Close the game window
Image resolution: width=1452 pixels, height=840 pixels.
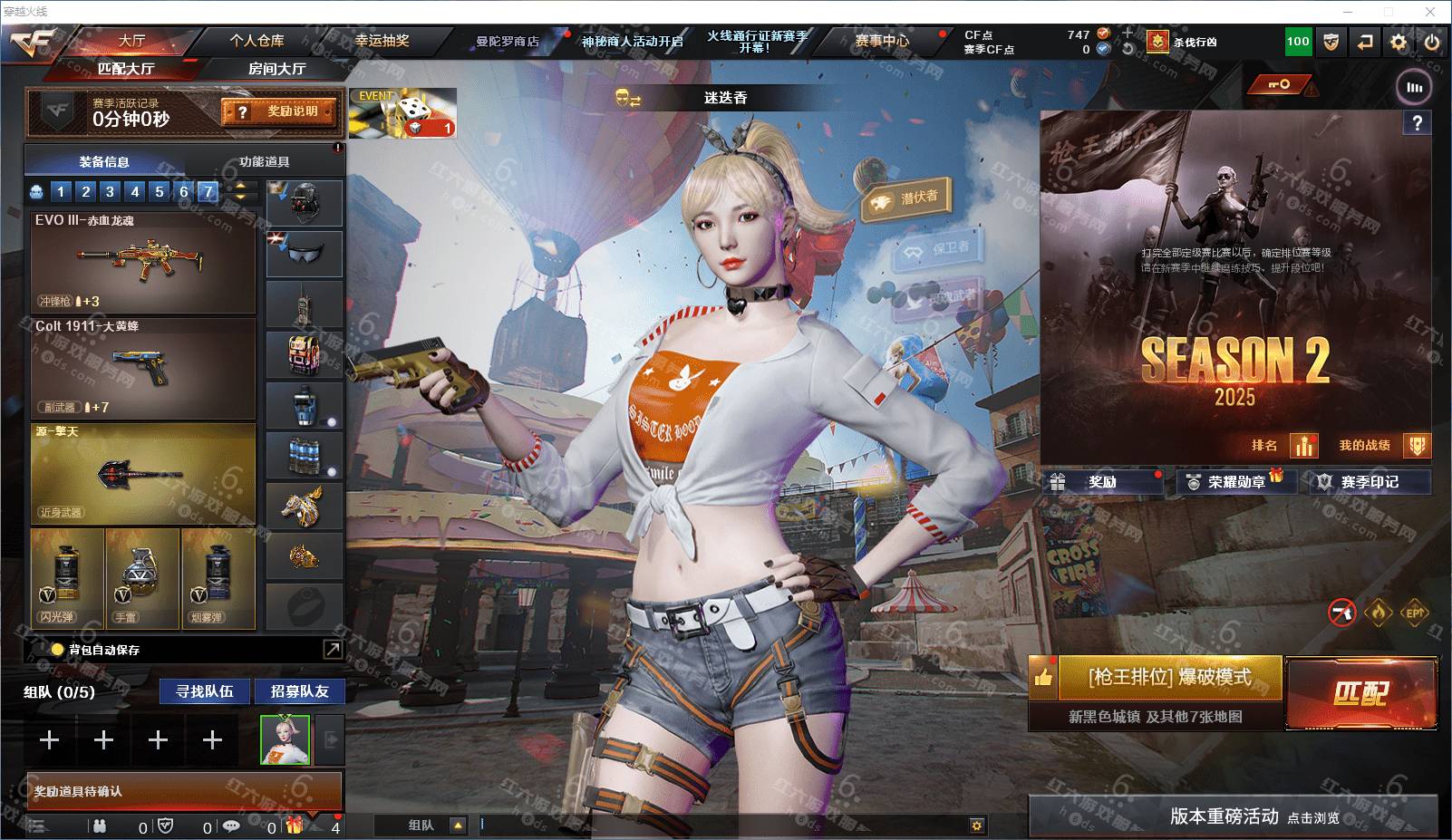point(1431,12)
